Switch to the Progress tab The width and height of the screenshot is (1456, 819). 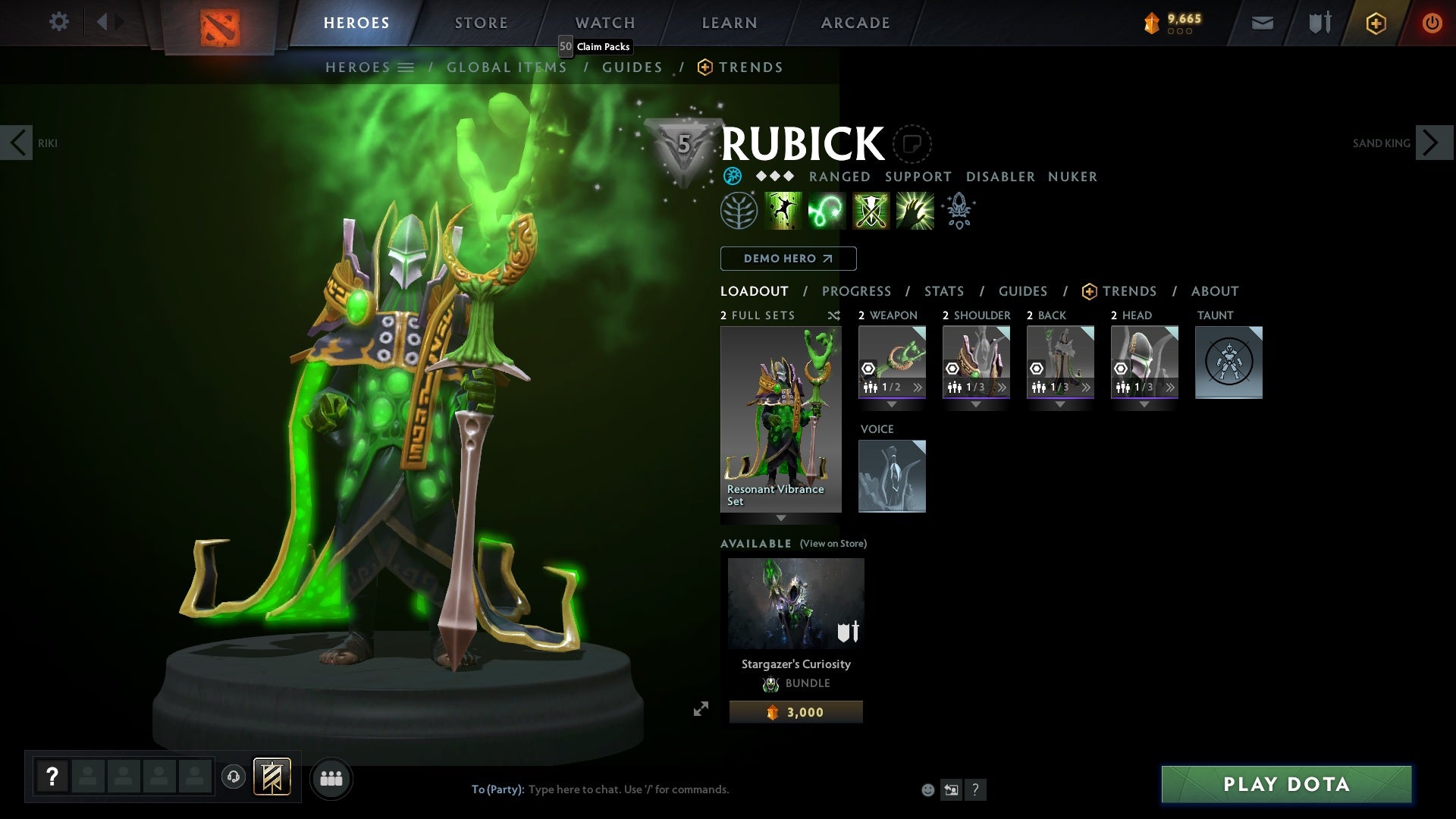856,291
